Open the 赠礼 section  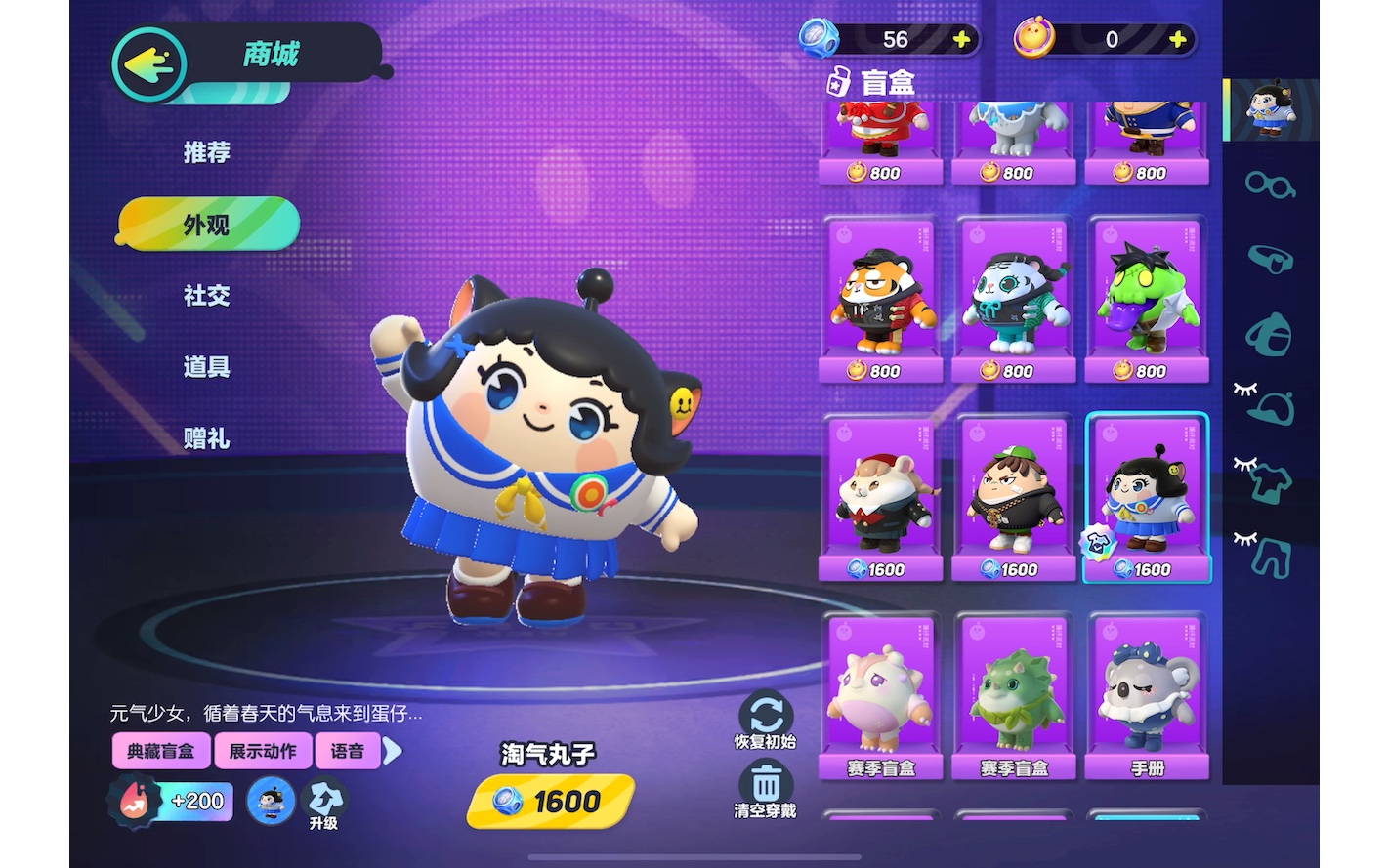206,438
